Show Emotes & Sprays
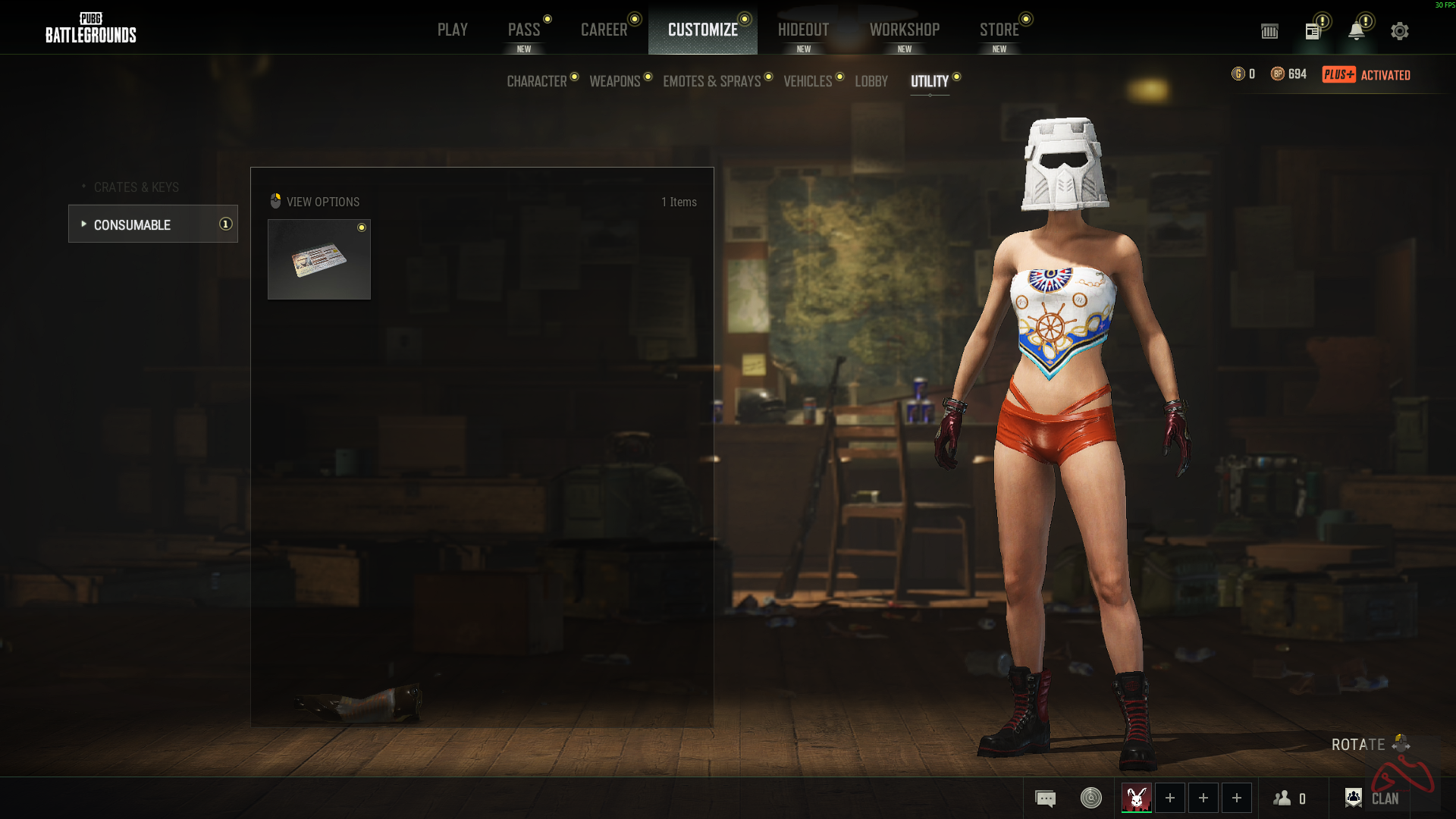Viewport: 1456px width, 819px height. pos(711,81)
